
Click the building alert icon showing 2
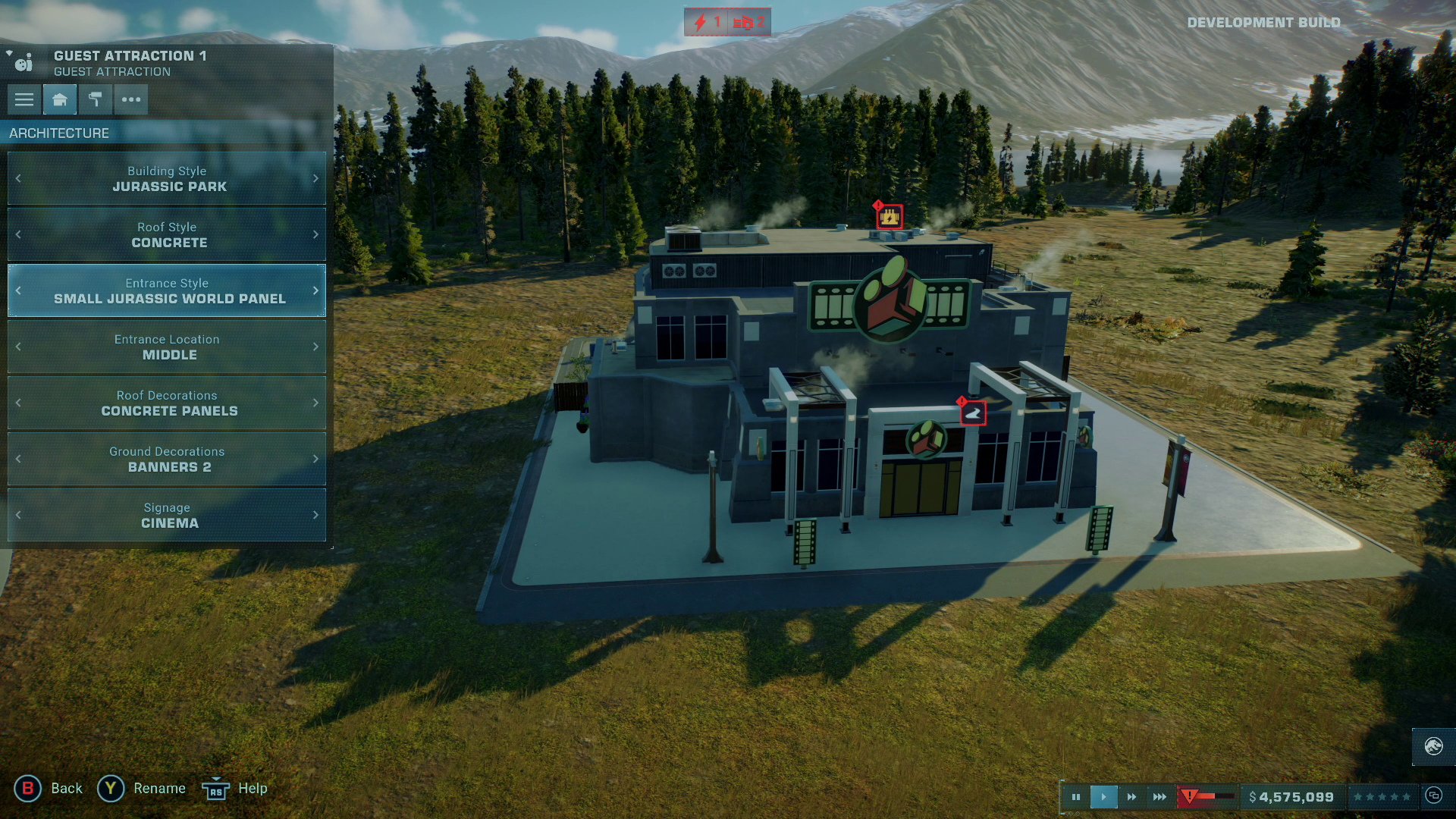tap(751, 22)
